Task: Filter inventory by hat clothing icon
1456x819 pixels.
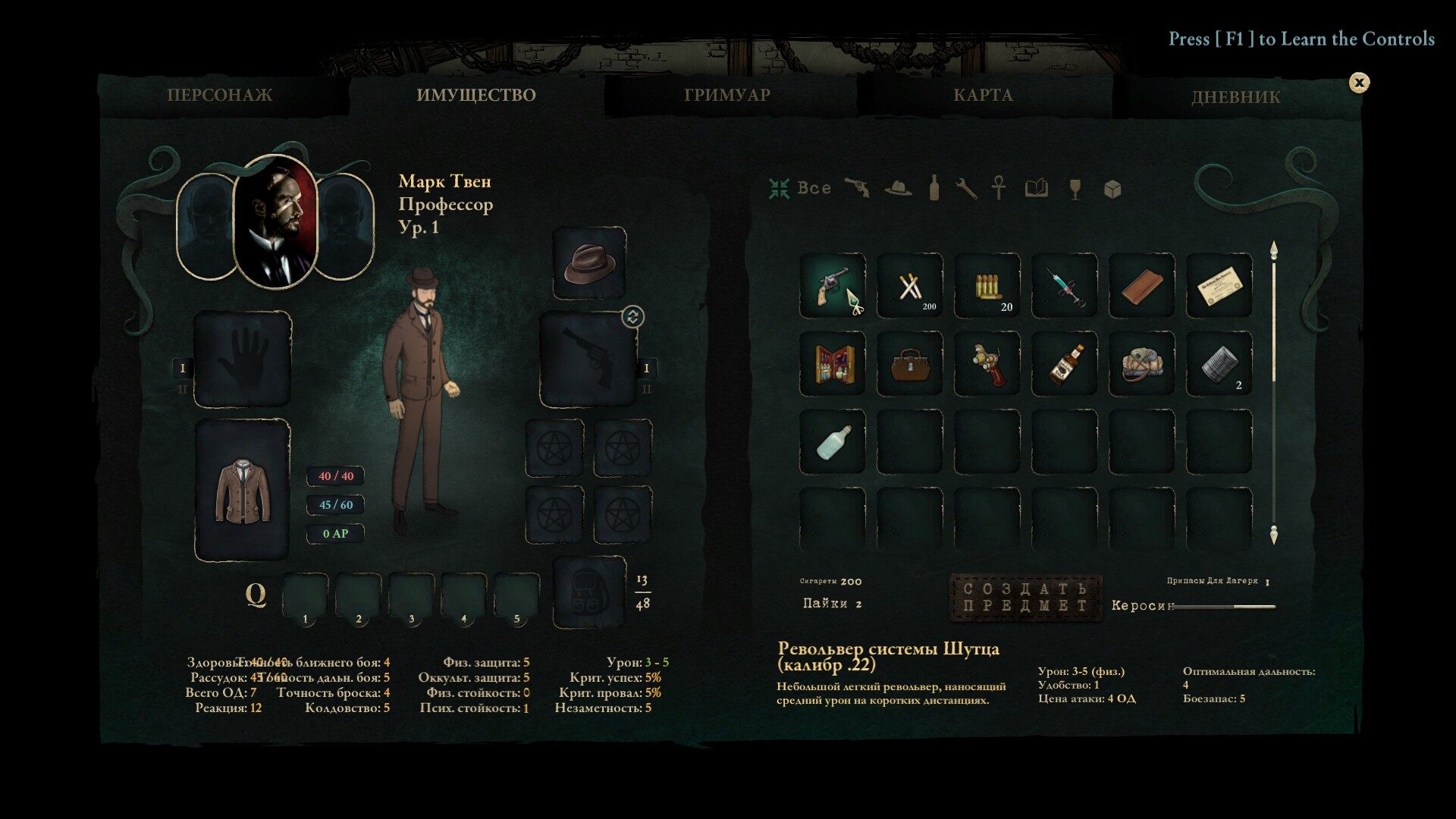Action: click(x=898, y=188)
